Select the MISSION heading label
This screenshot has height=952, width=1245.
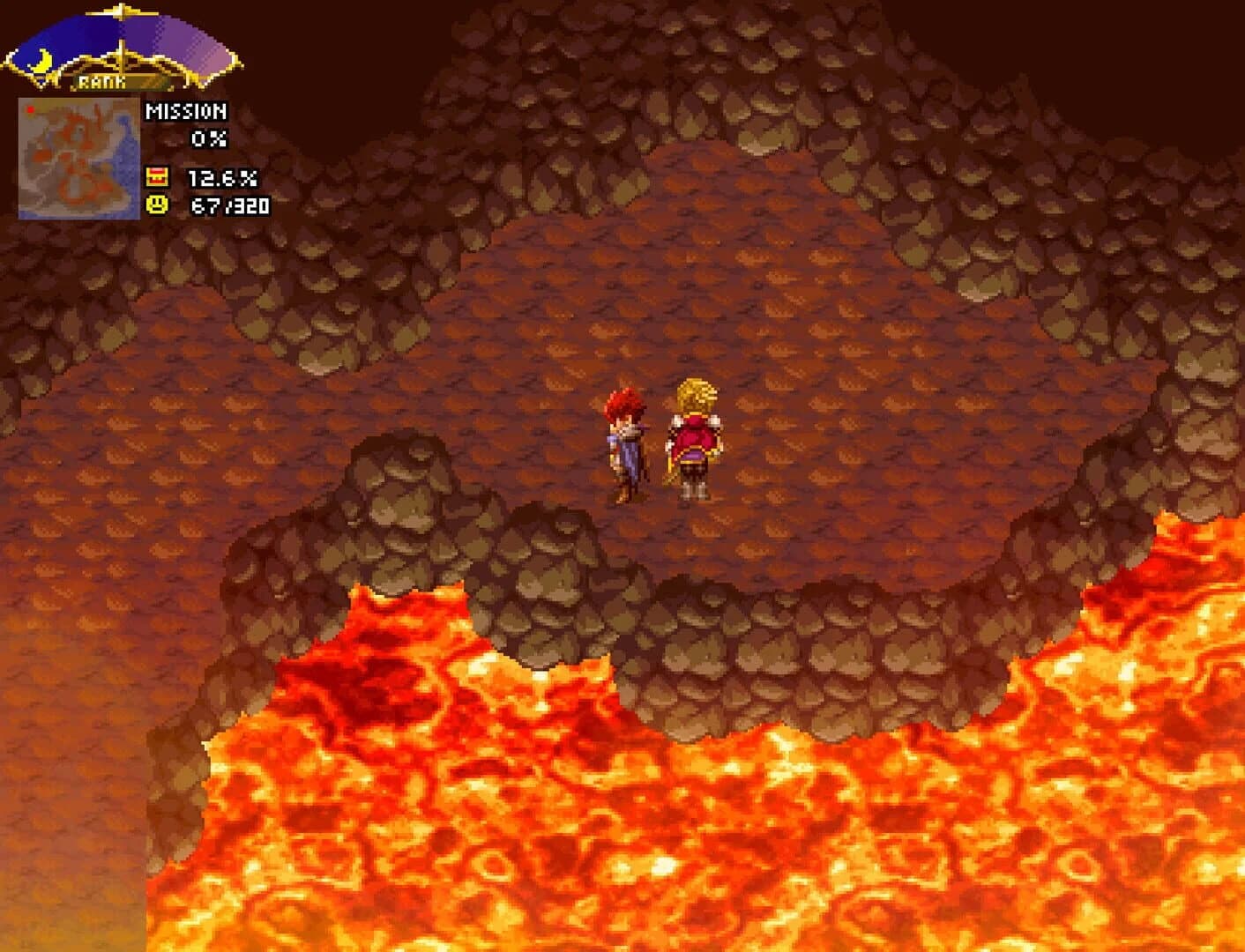pos(187,111)
